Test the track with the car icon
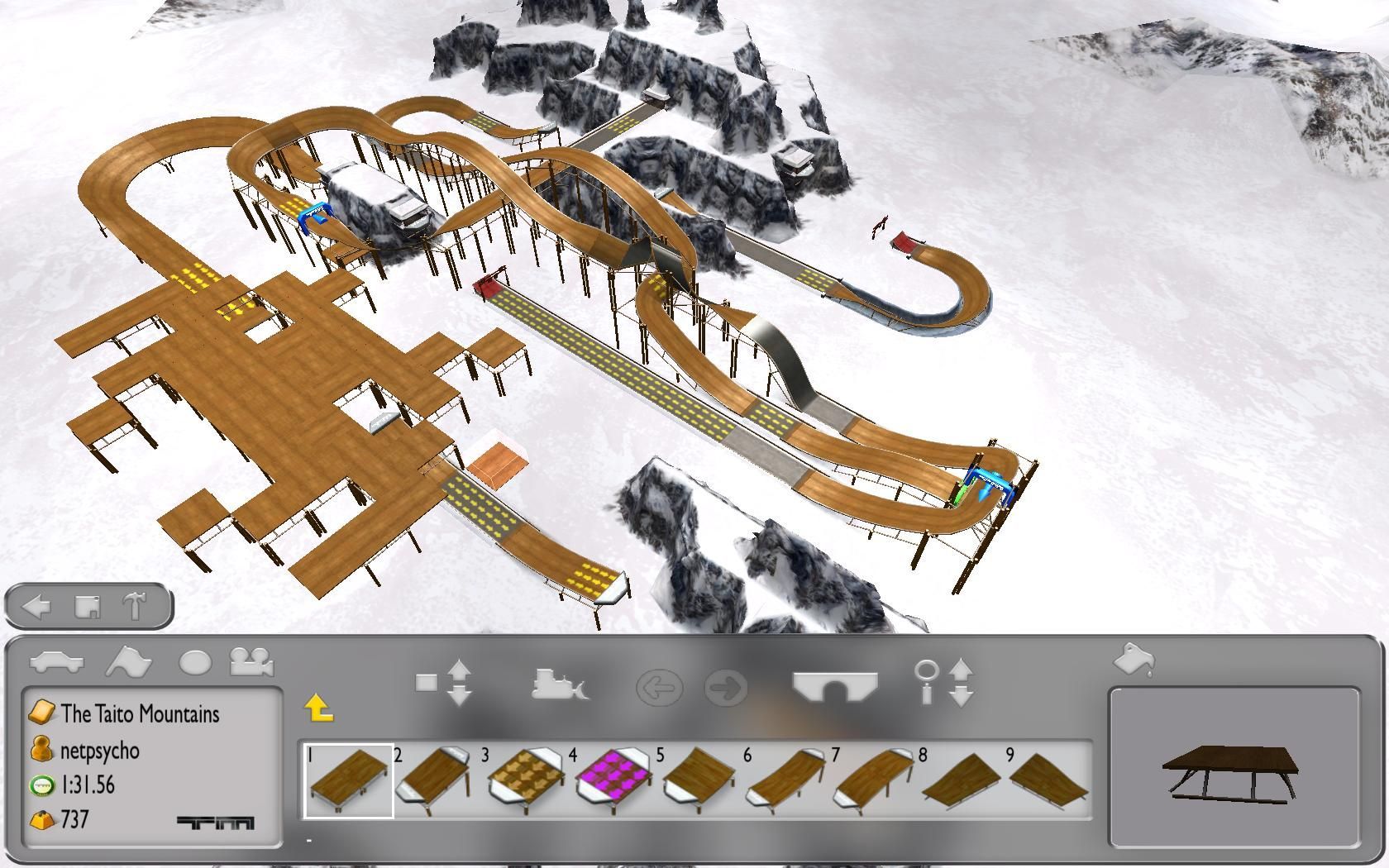 coord(57,662)
